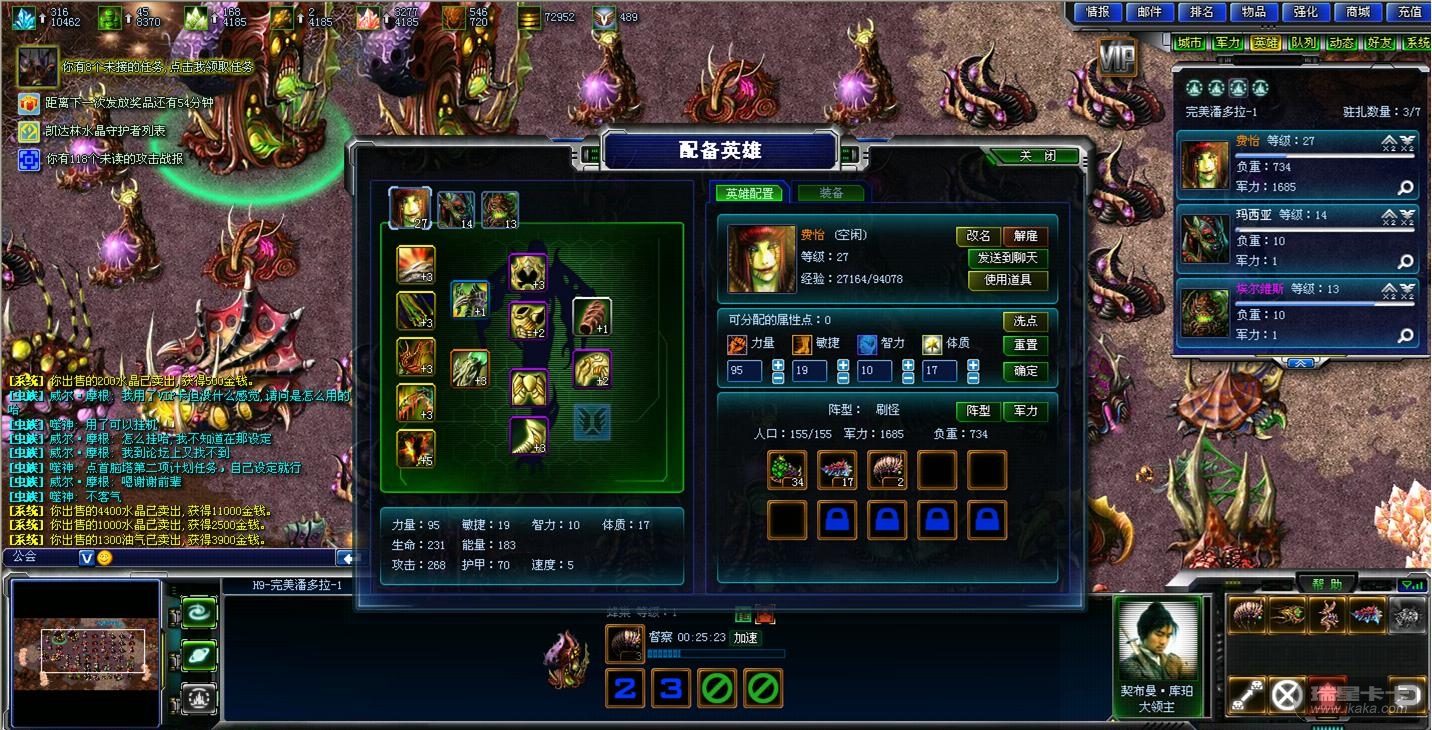The width and height of the screenshot is (1432, 730).
Task: Switch to the 城市 city tab
Action: pos(1189,43)
